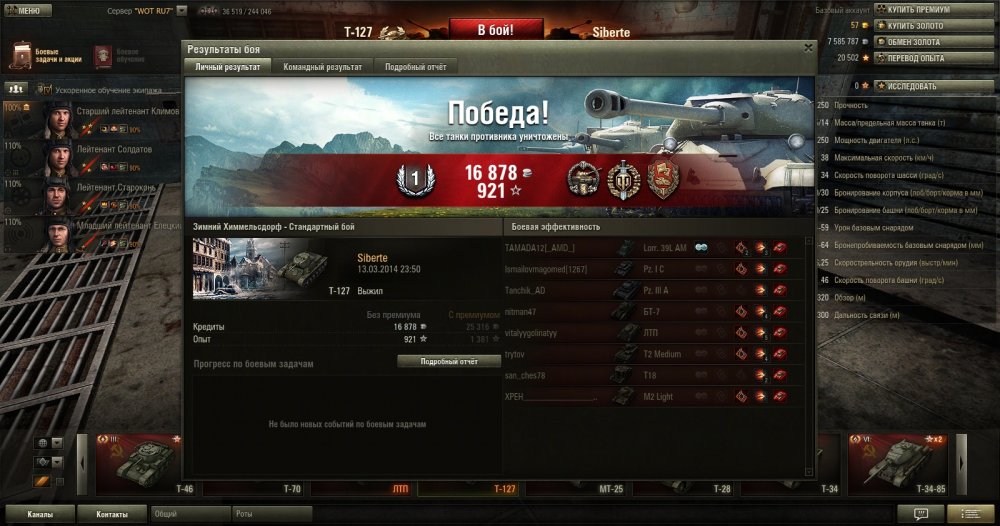Start a battle with В бой!

(x=496, y=30)
